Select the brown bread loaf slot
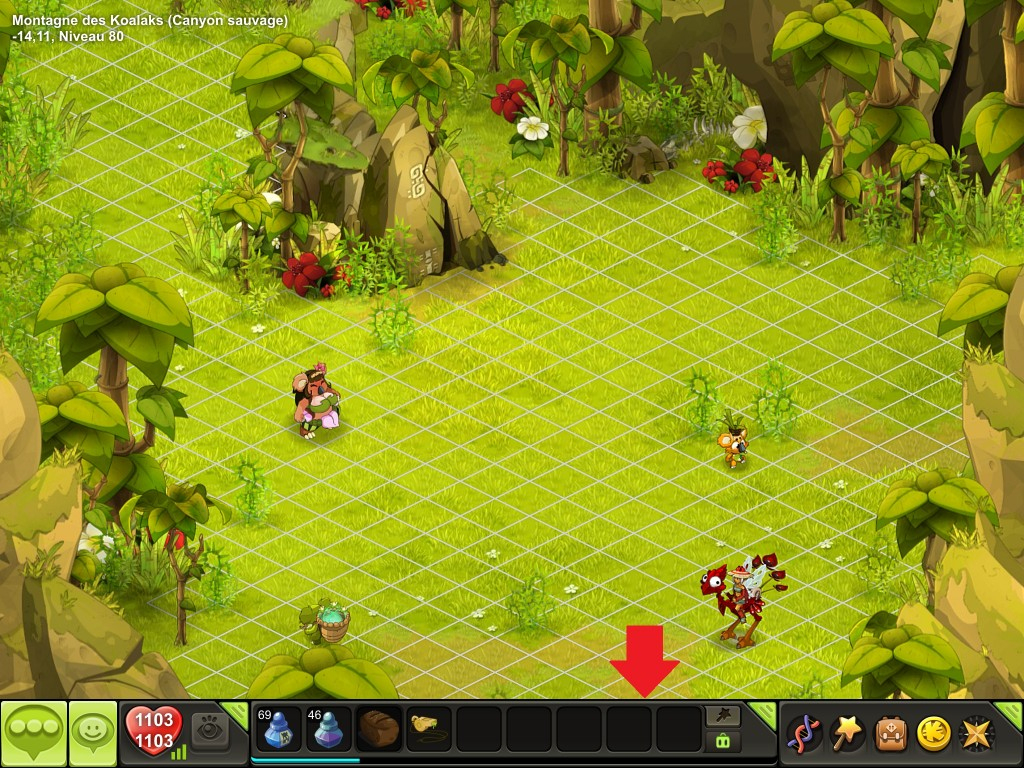1024x768 pixels. coord(379,729)
